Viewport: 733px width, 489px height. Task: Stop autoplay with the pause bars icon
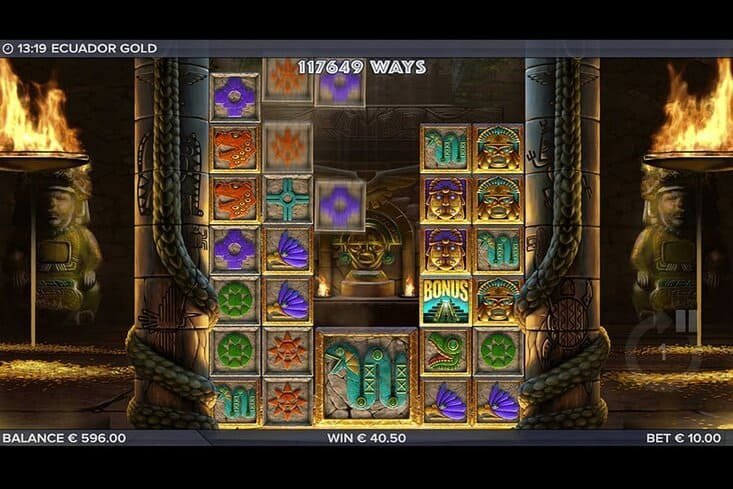tap(686, 322)
